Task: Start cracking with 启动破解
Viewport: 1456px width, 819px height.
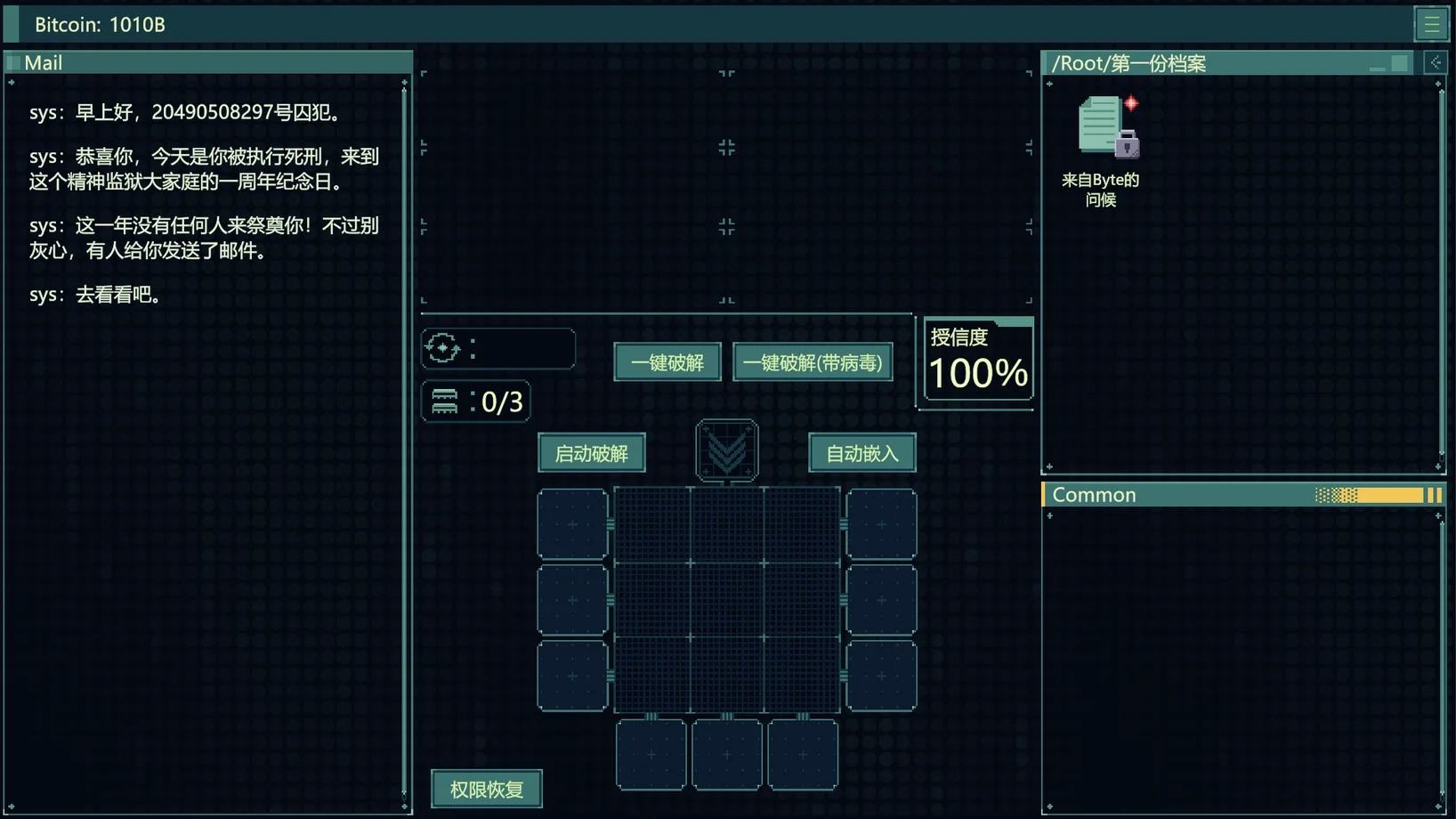Action: point(591,453)
